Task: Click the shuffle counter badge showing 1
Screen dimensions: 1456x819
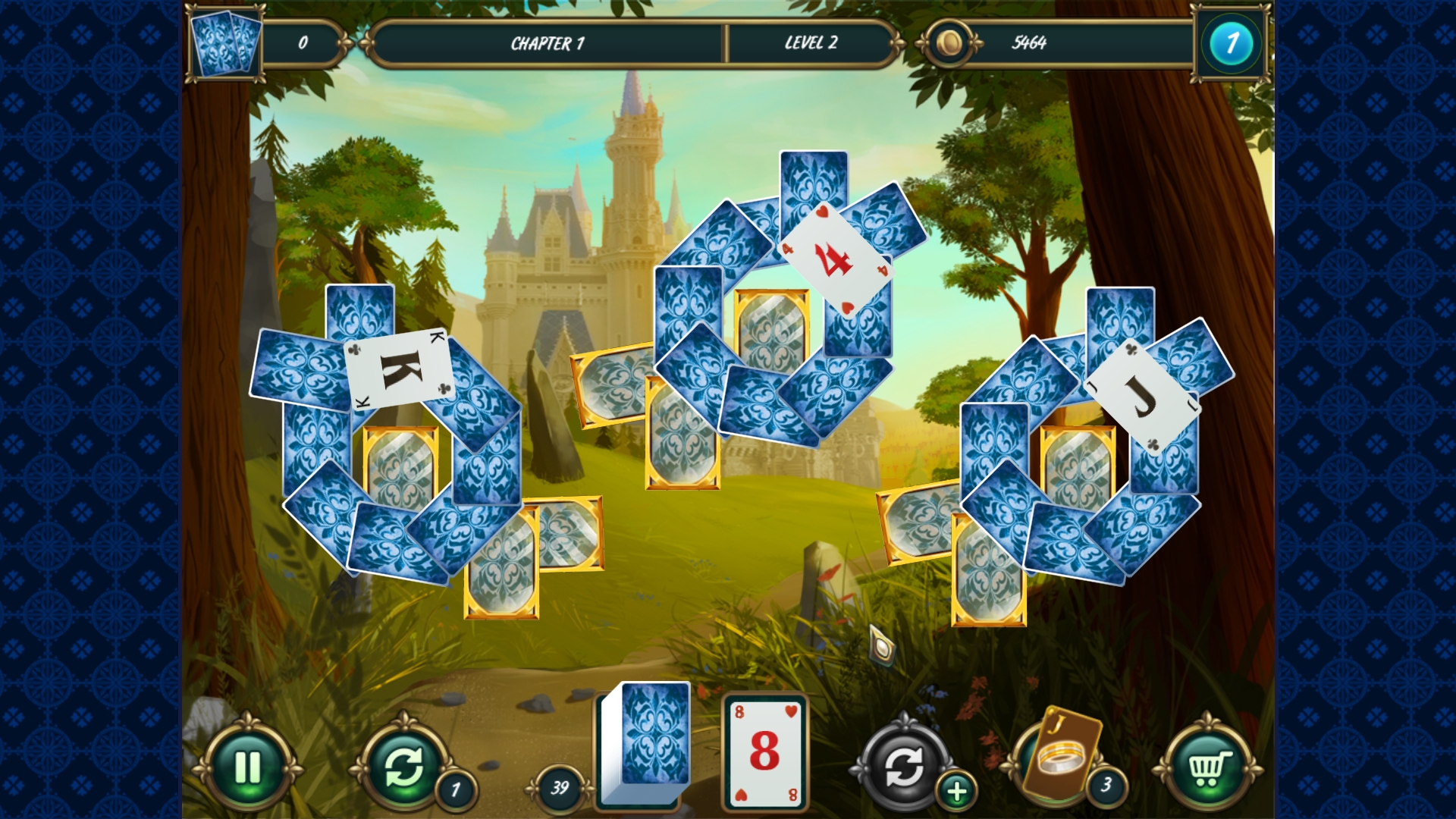Action: pos(455,790)
